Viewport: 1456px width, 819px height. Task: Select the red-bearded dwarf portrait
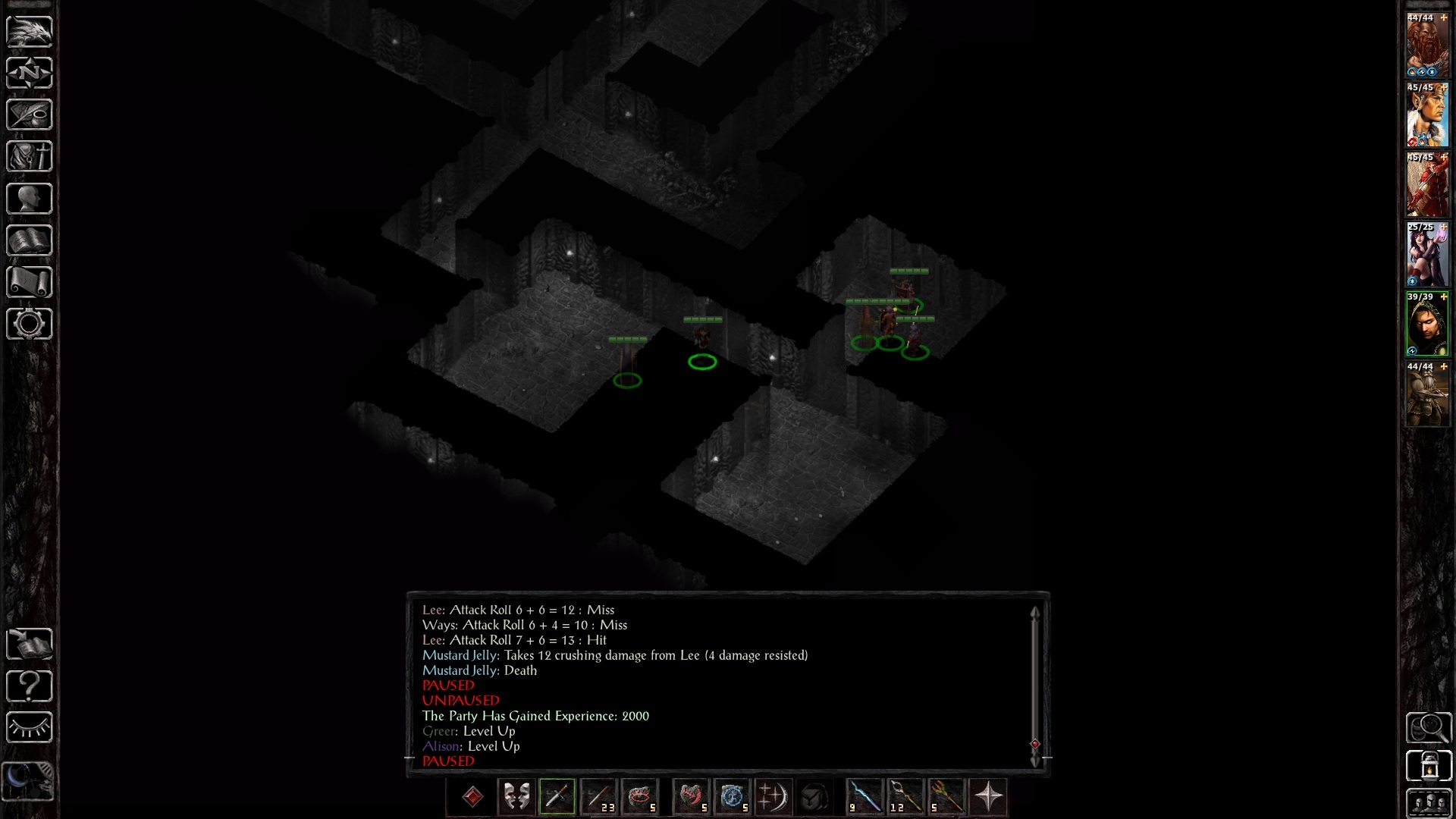1427,46
